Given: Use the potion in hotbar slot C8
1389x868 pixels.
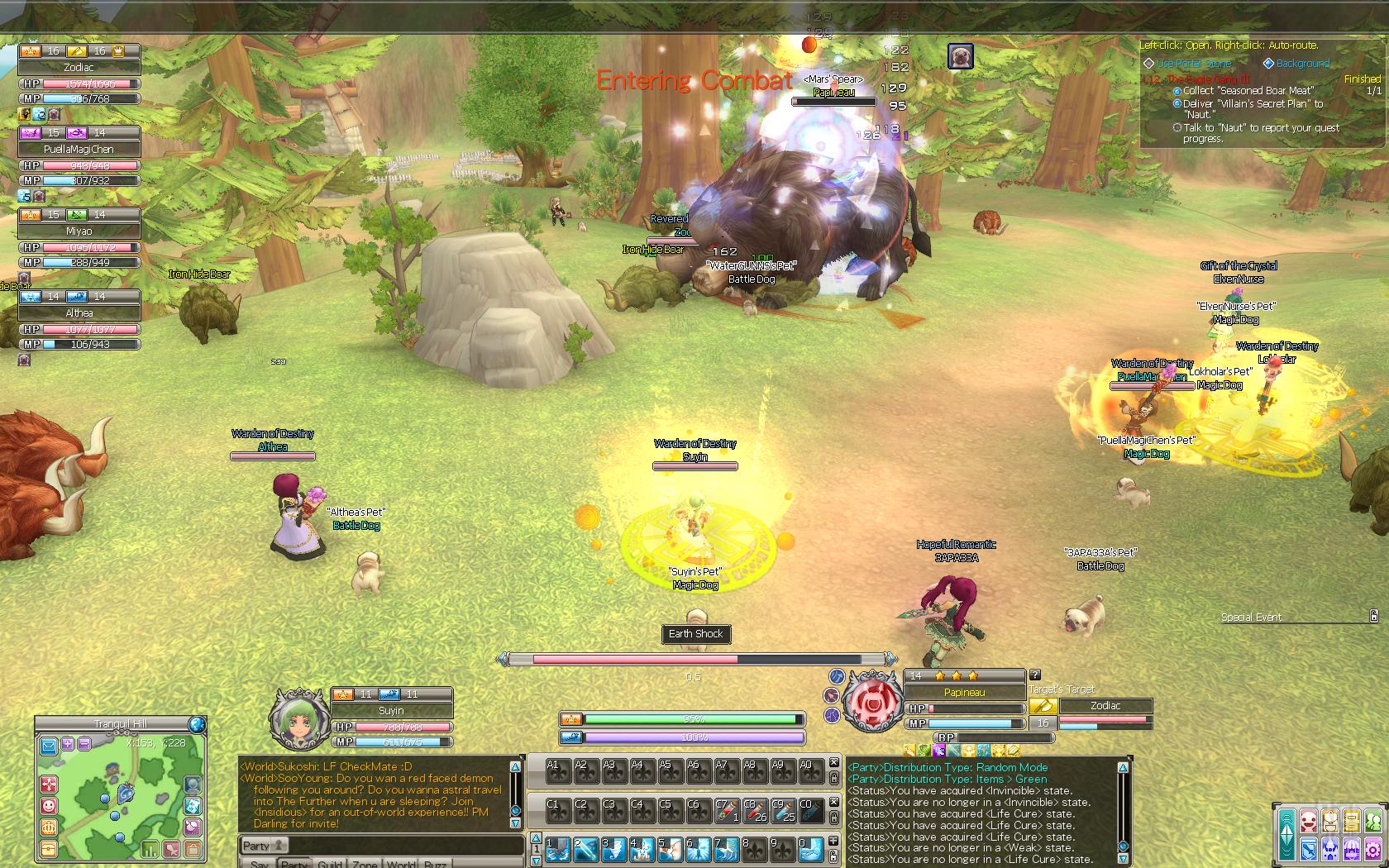Looking at the screenshot, I should pos(754,810).
